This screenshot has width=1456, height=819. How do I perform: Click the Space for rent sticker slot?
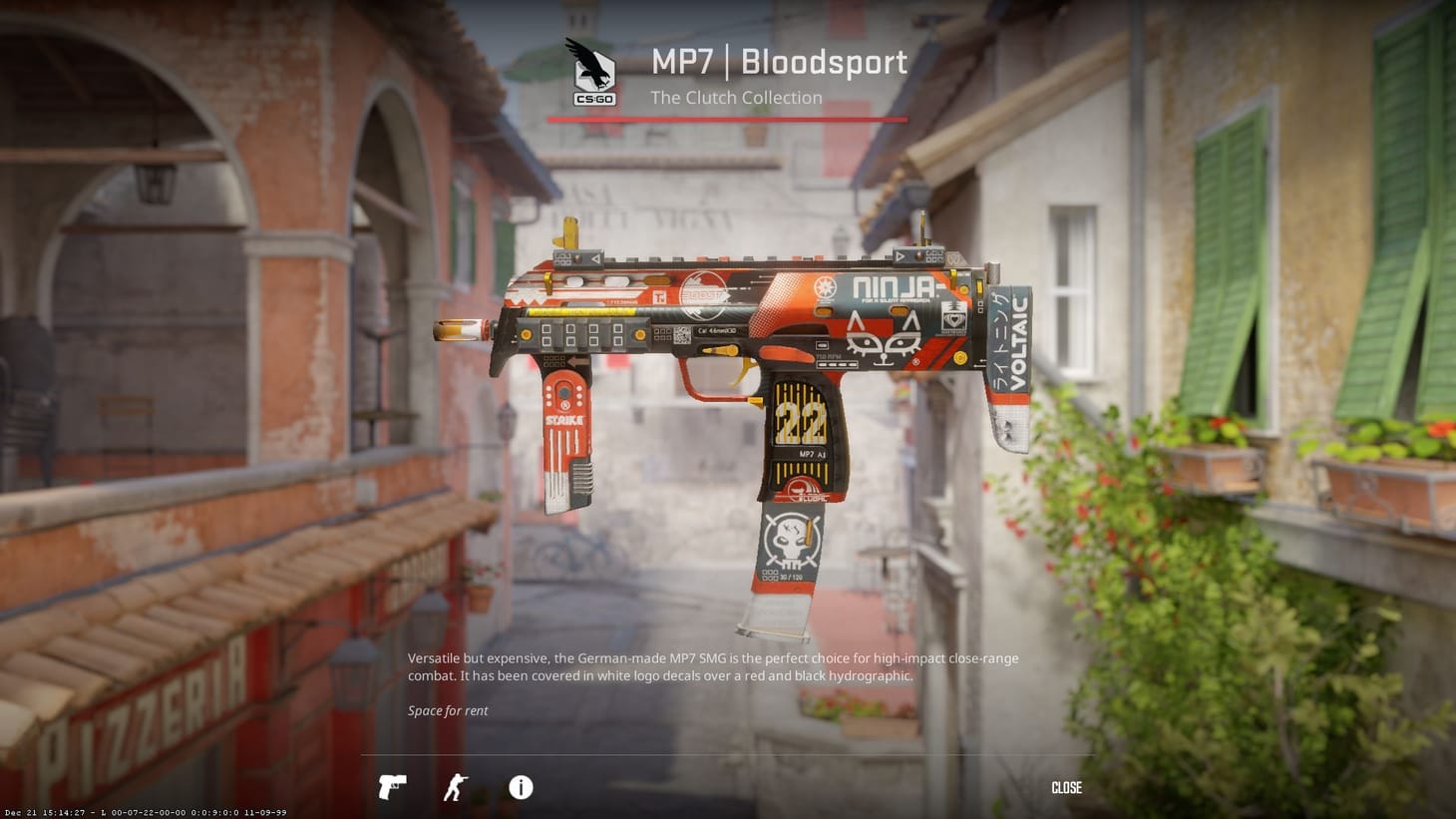pos(446,710)
